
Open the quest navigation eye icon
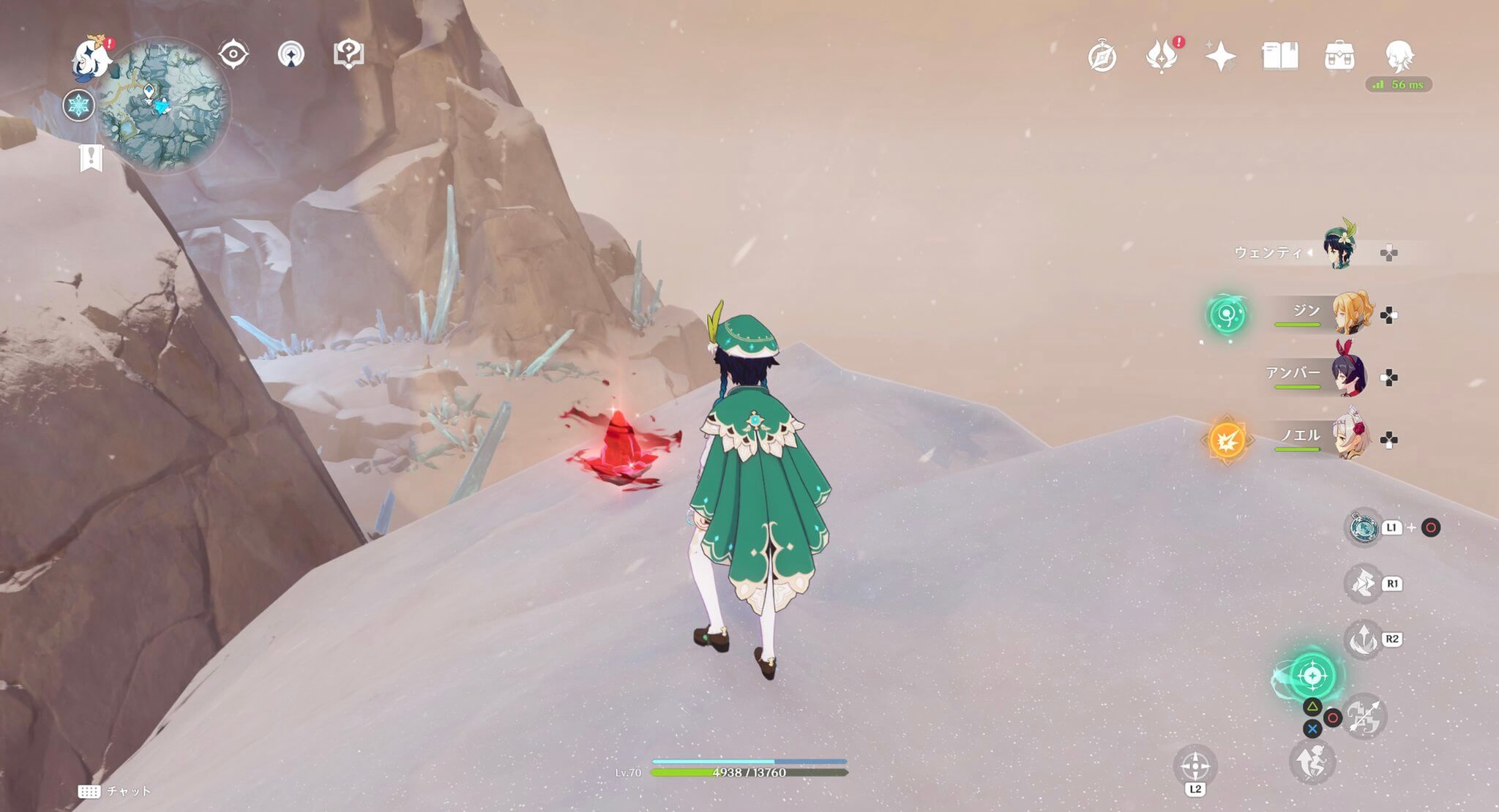click(233, 51)
